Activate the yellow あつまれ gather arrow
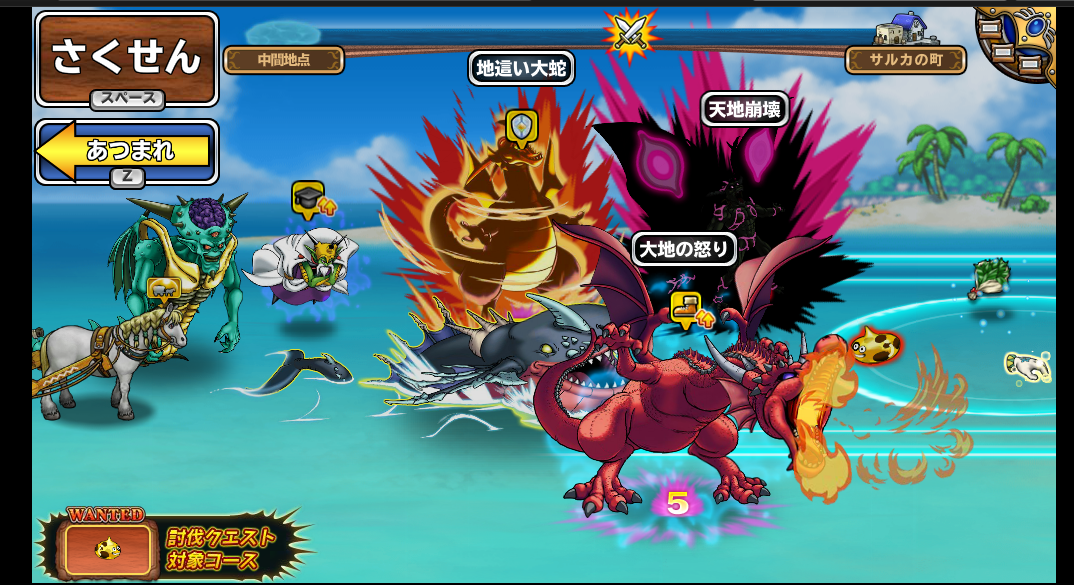Image resolution: width=1074 pixels, height=585 pixels. click(x=126, y=151)
